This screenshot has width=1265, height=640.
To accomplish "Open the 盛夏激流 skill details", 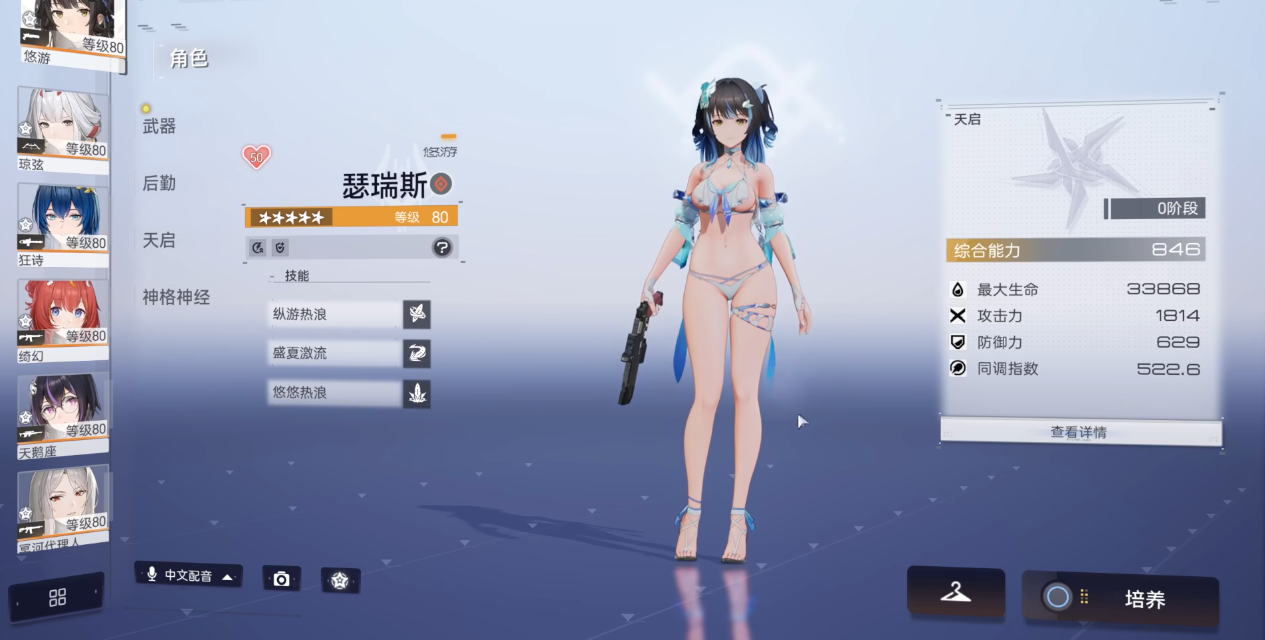I will tap(335, 353).
